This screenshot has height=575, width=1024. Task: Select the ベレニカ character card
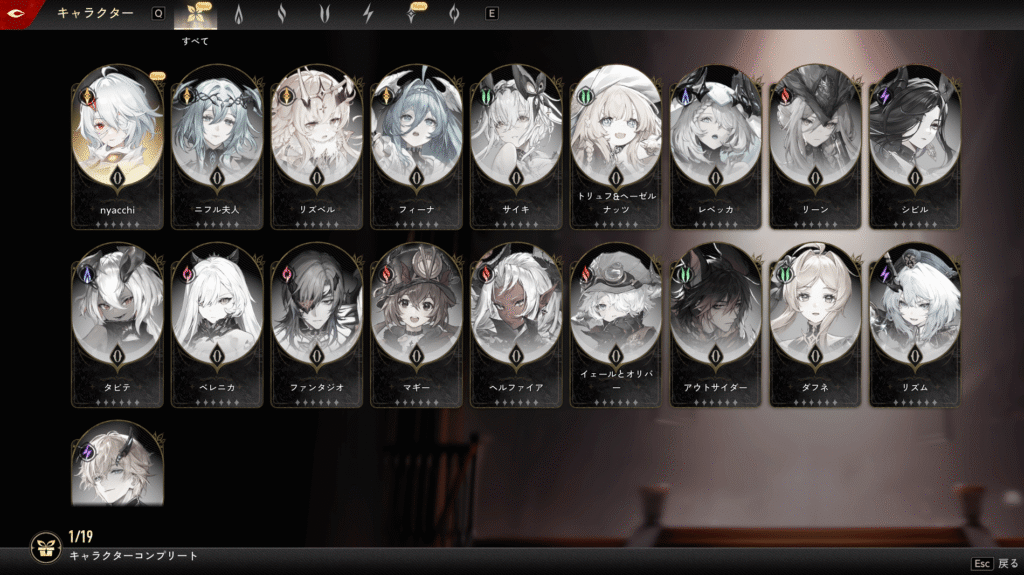[217, 318]
